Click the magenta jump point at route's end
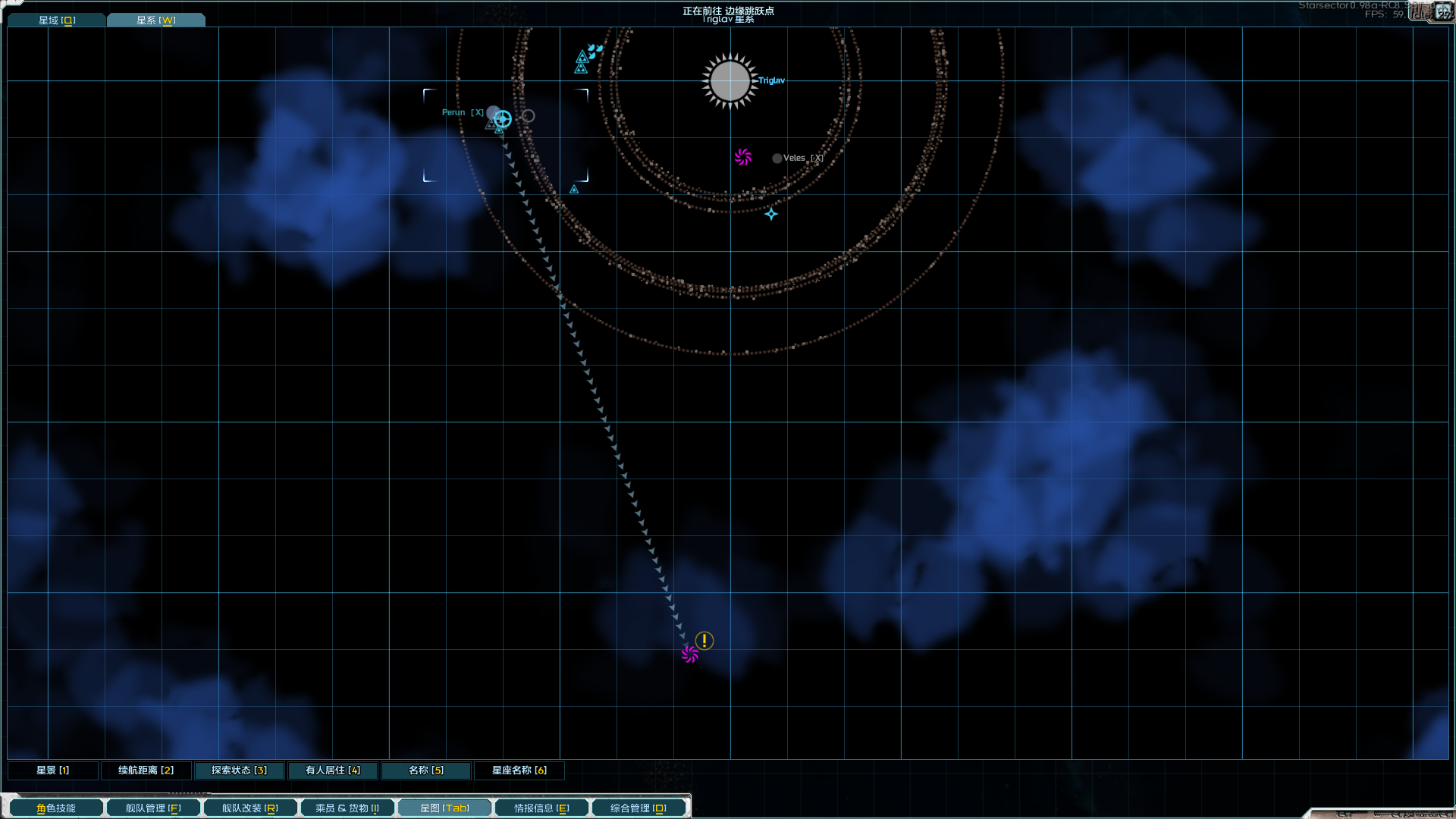Viewport: 1456px width, 819px height. (x=689, y=654)
